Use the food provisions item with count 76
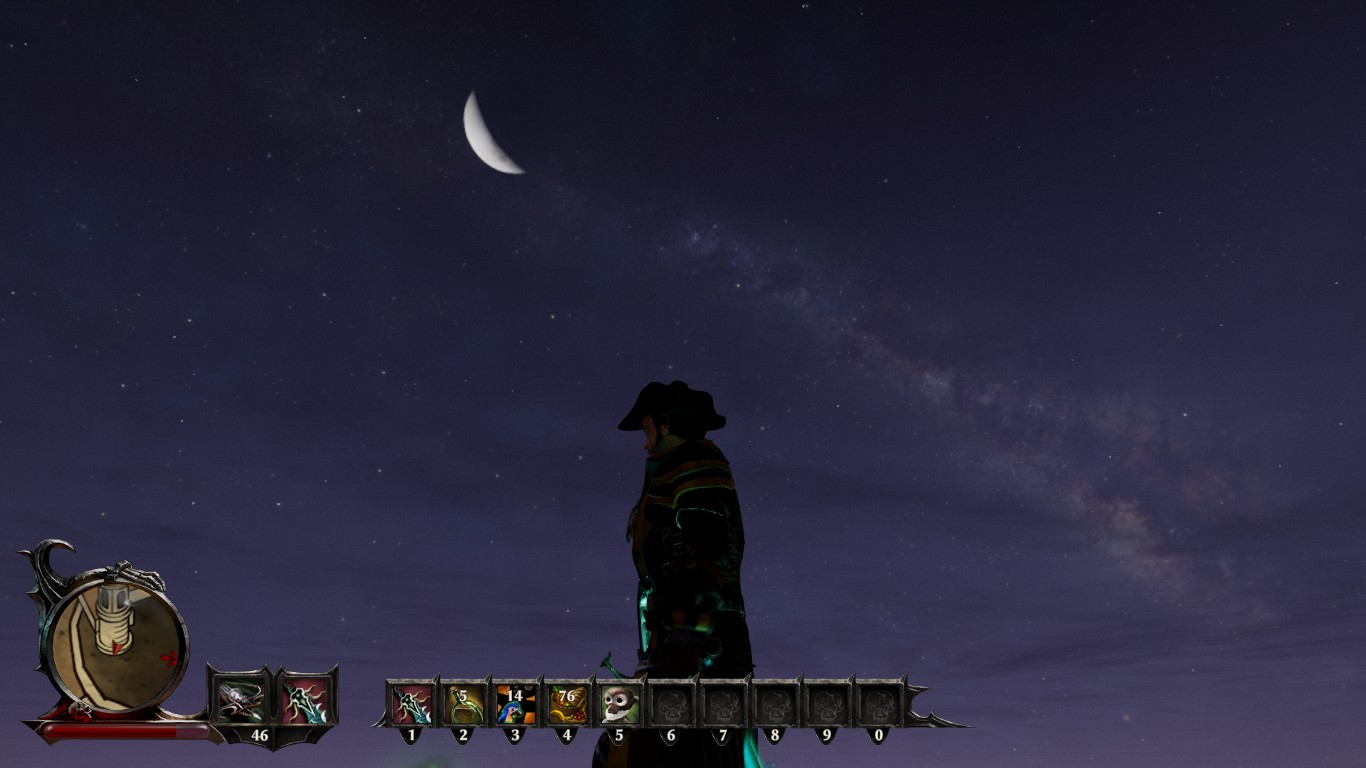Viewport: 1366px width, 768px height. (x=567, y=704)
